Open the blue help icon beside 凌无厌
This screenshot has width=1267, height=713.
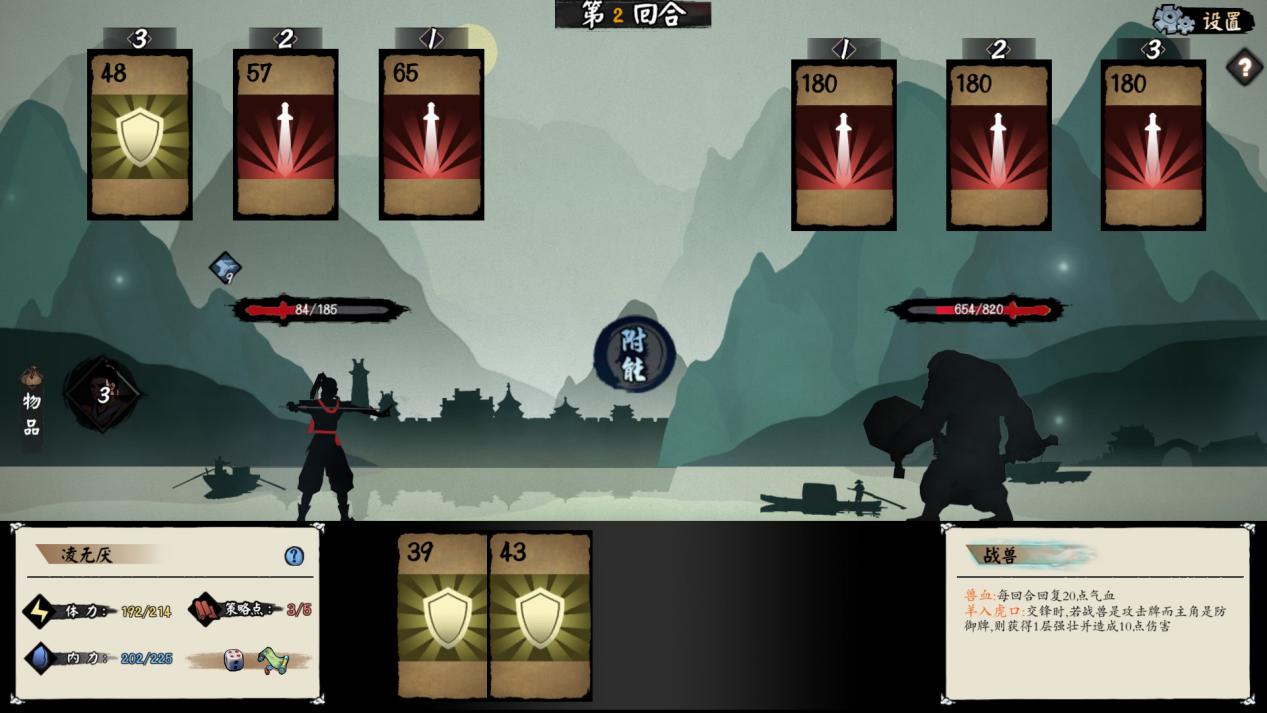(x=294, y=556)
